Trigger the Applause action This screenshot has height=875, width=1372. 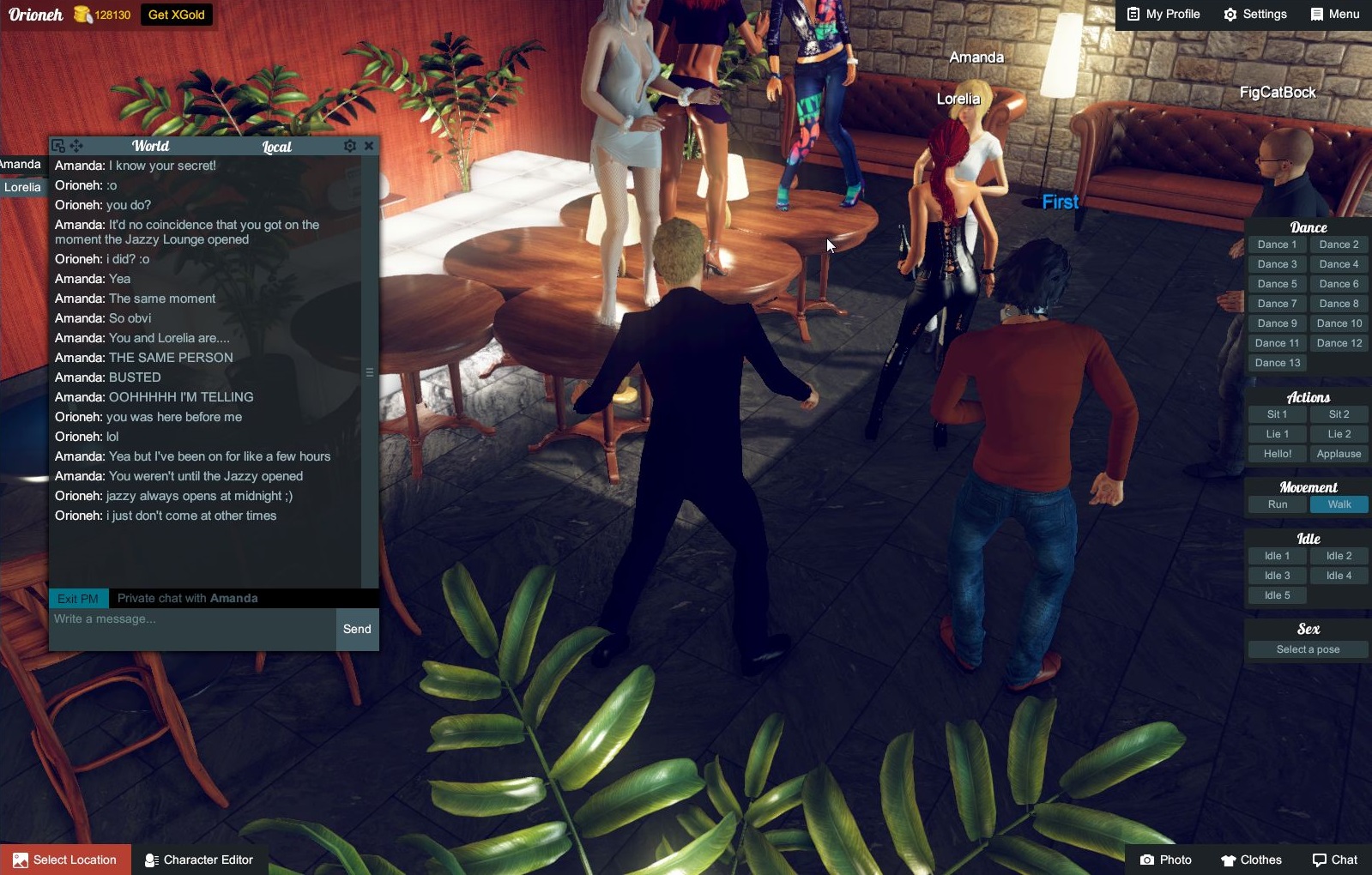coord(1339,454)
